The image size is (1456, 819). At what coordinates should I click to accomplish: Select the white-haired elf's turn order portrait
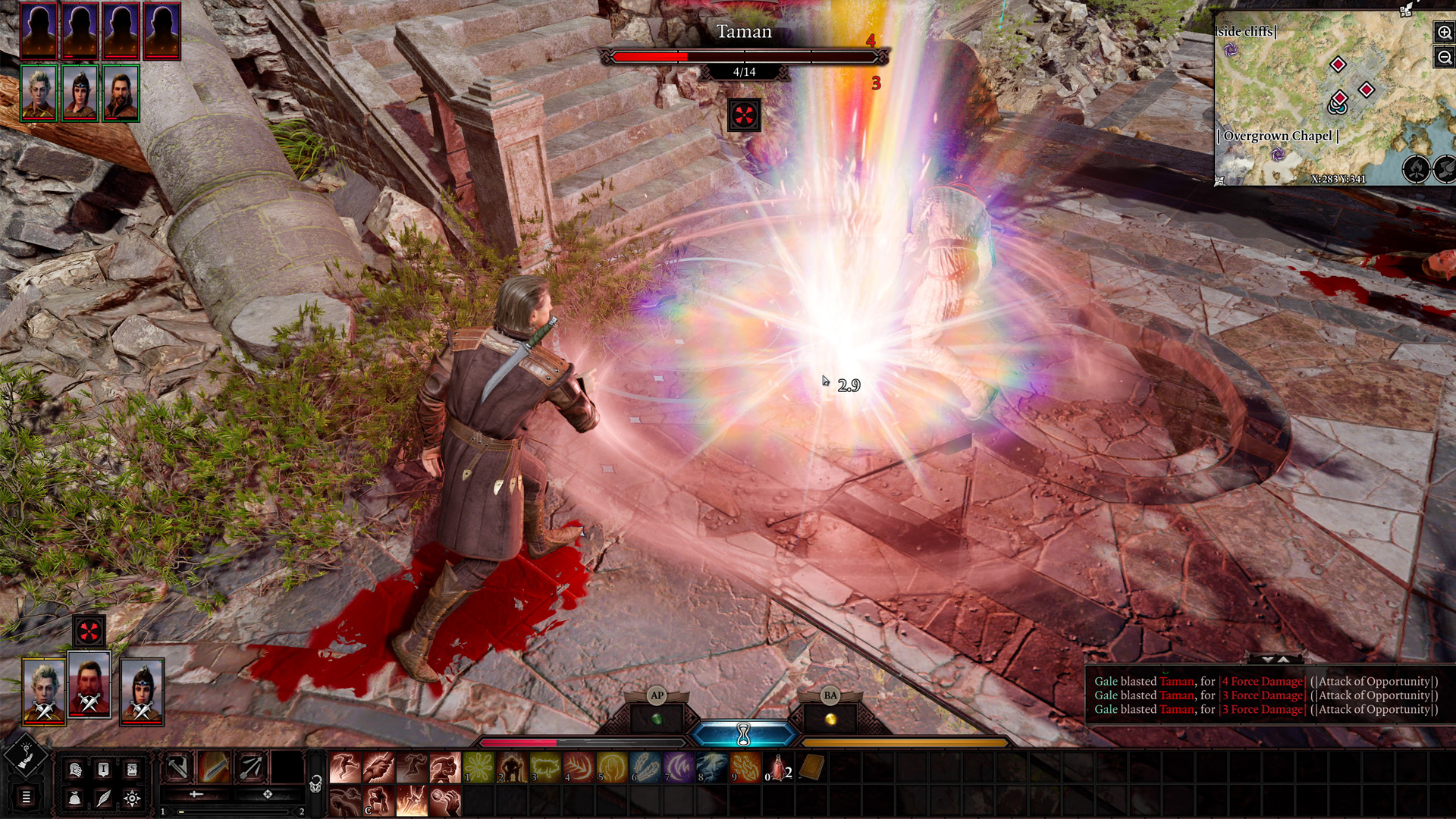coord(39,94)
